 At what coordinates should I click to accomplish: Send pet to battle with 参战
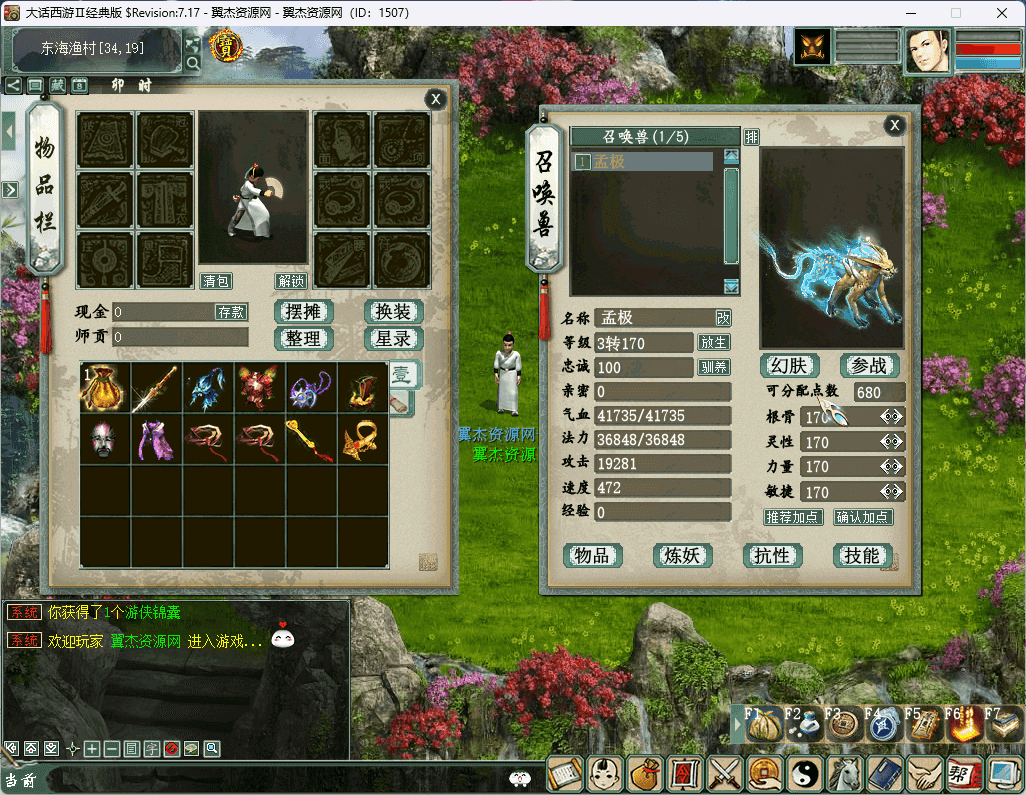[869, 366]
